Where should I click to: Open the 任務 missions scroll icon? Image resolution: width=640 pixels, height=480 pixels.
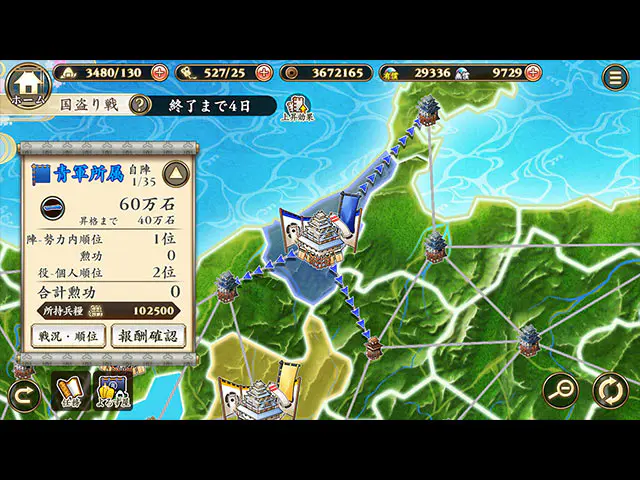click(70, 391)
